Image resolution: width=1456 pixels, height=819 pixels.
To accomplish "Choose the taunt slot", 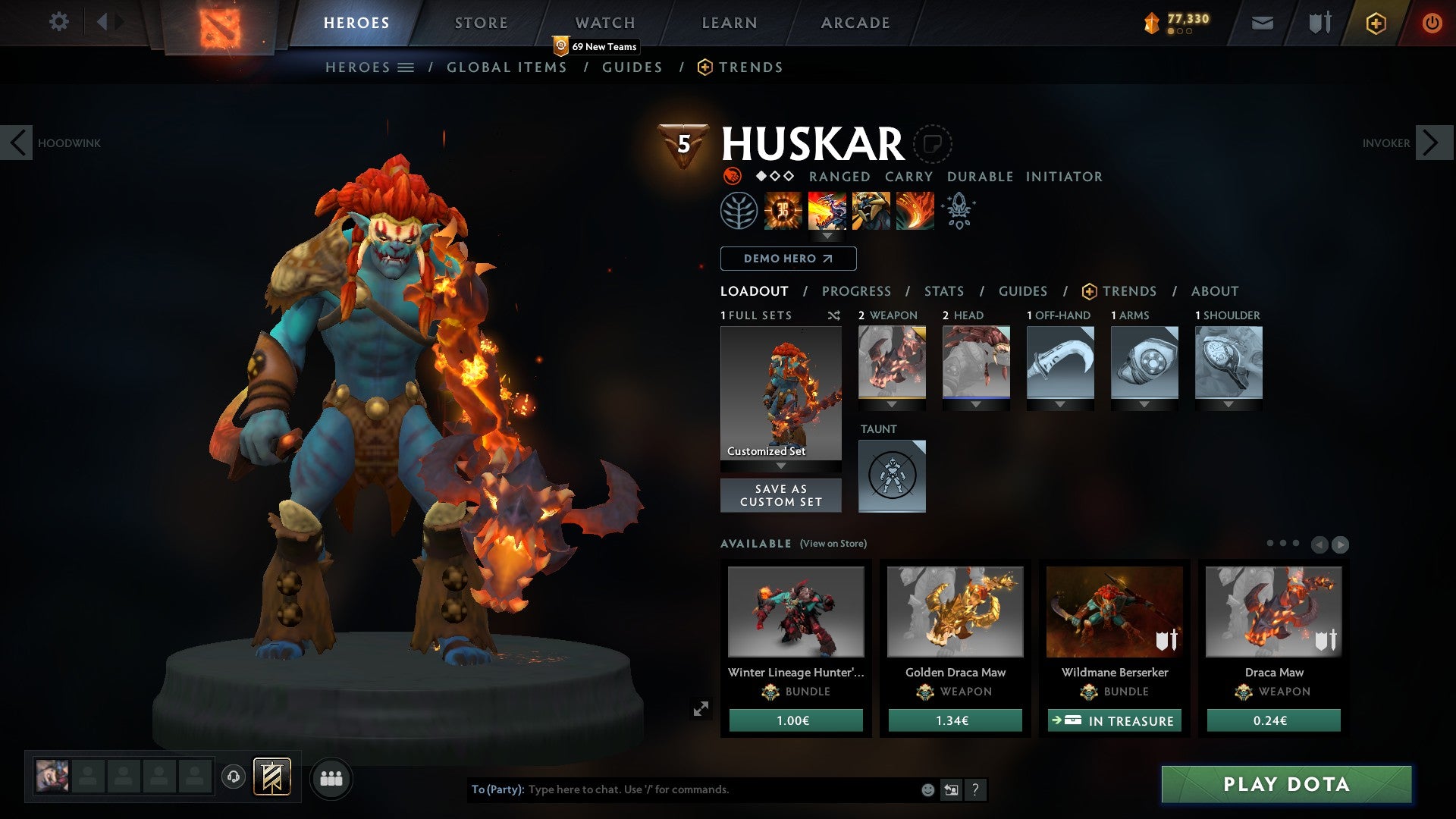I will 892,475.
